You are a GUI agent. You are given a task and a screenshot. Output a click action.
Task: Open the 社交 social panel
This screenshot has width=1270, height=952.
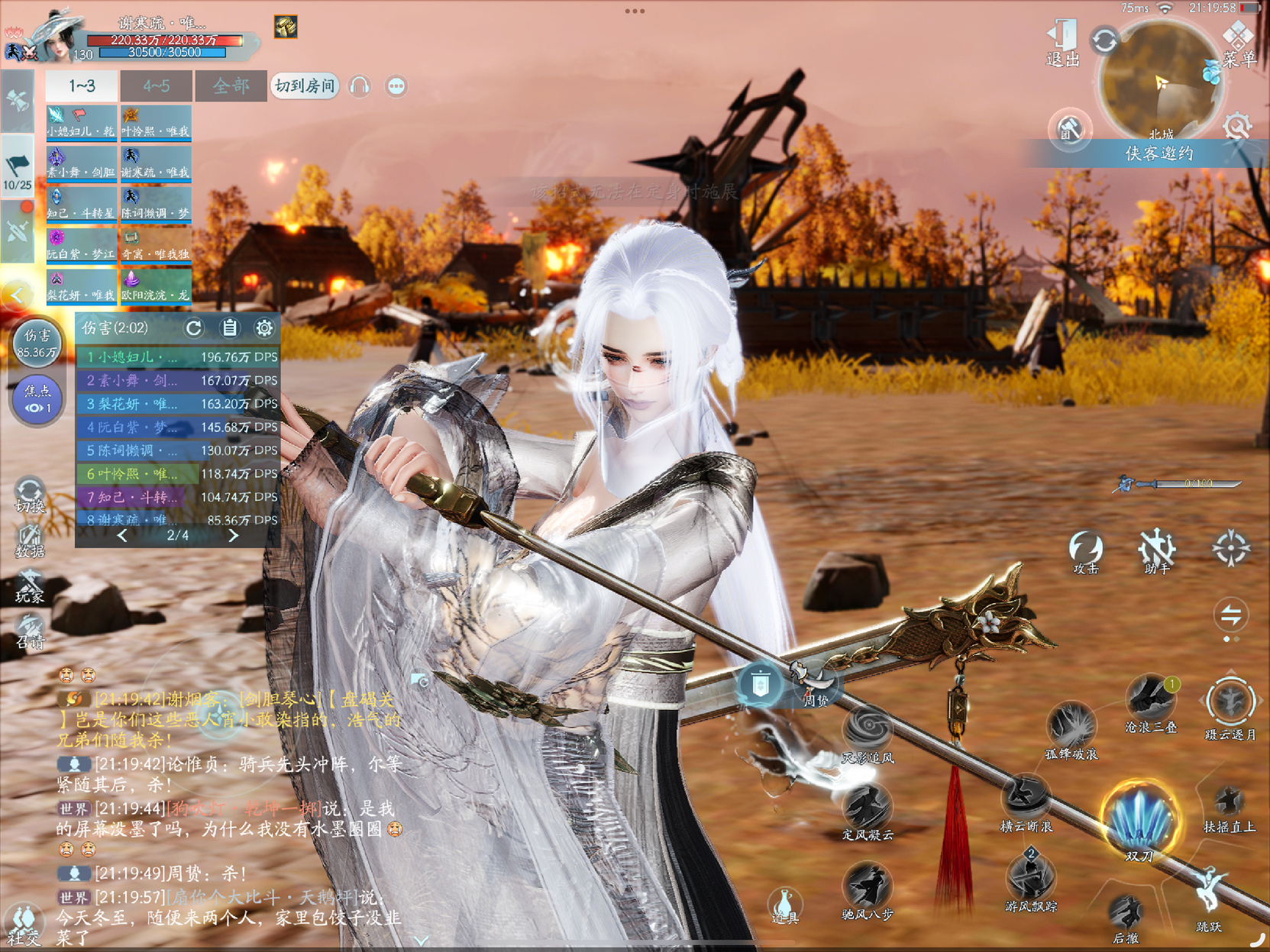coord(23,925)
